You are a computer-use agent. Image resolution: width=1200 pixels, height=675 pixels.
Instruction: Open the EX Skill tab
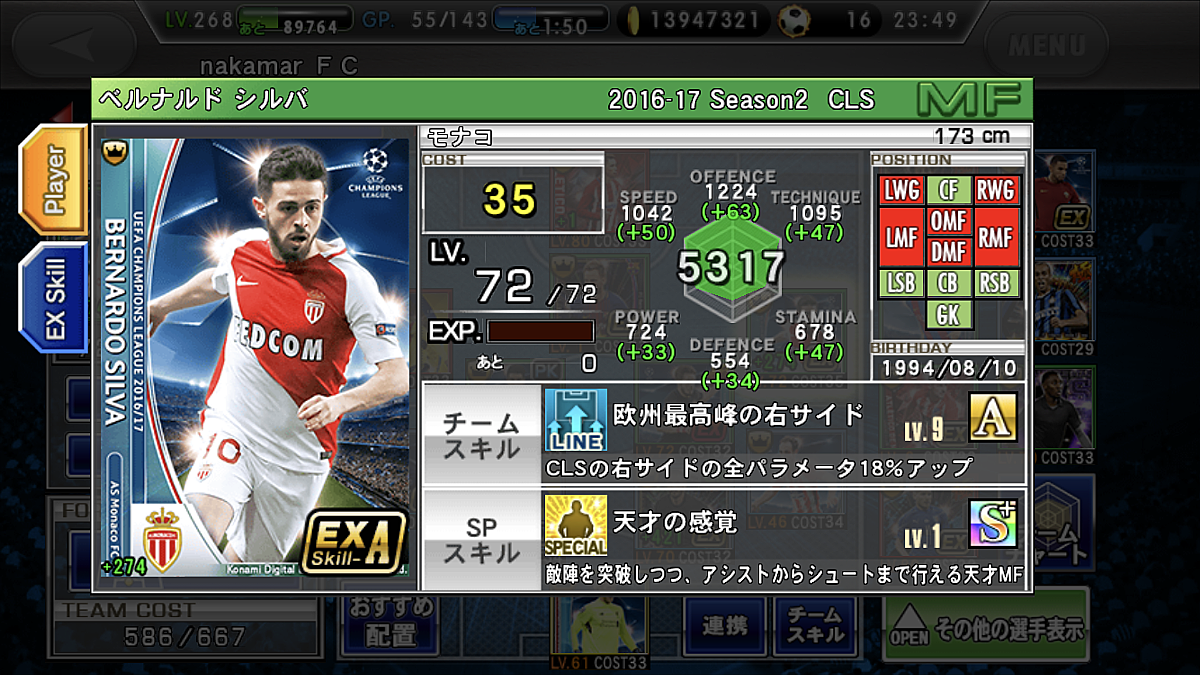pyautogui.click(x=54, y=297)
